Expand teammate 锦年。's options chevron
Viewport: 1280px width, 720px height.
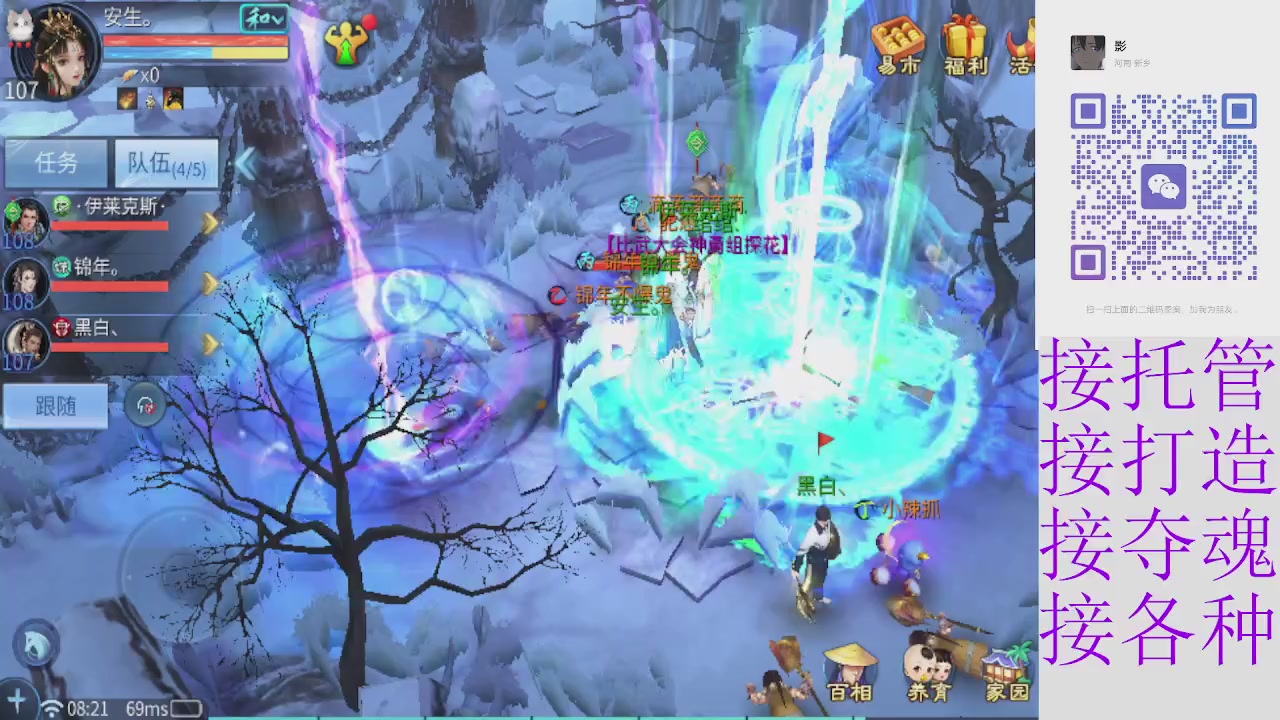tap(210, 281)
